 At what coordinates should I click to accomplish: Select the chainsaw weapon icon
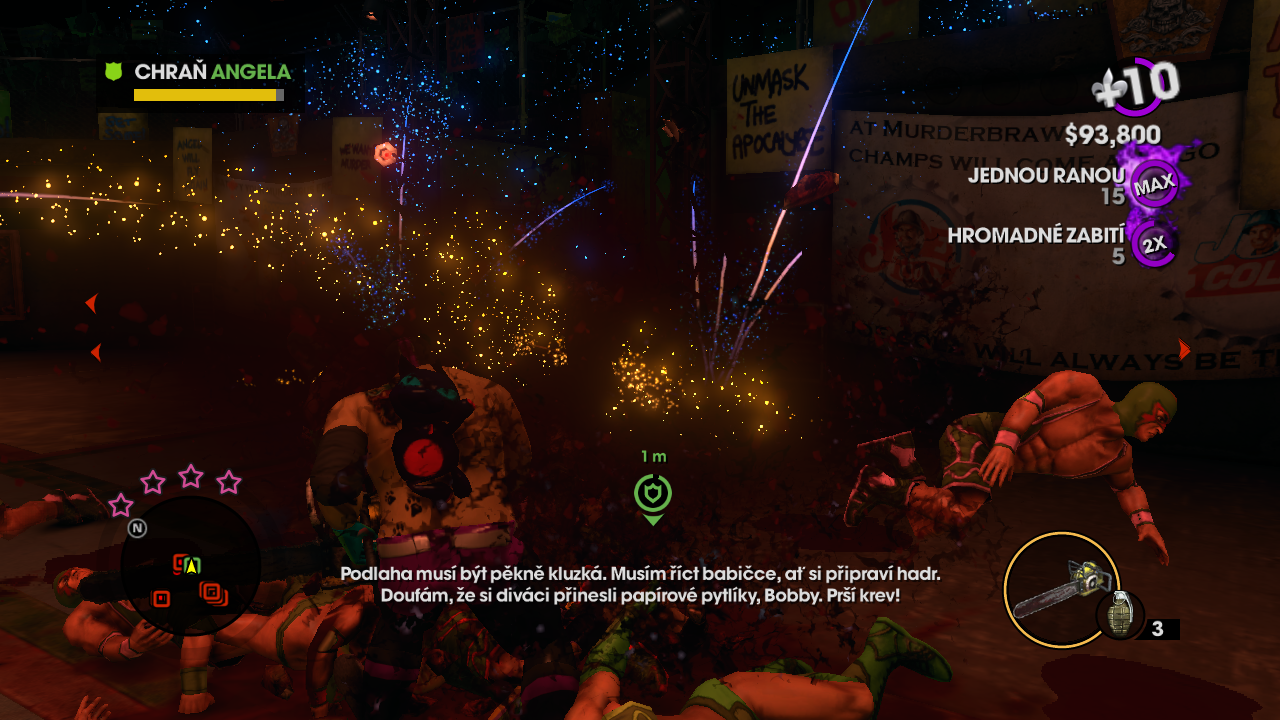click(x=1058, y=590)
